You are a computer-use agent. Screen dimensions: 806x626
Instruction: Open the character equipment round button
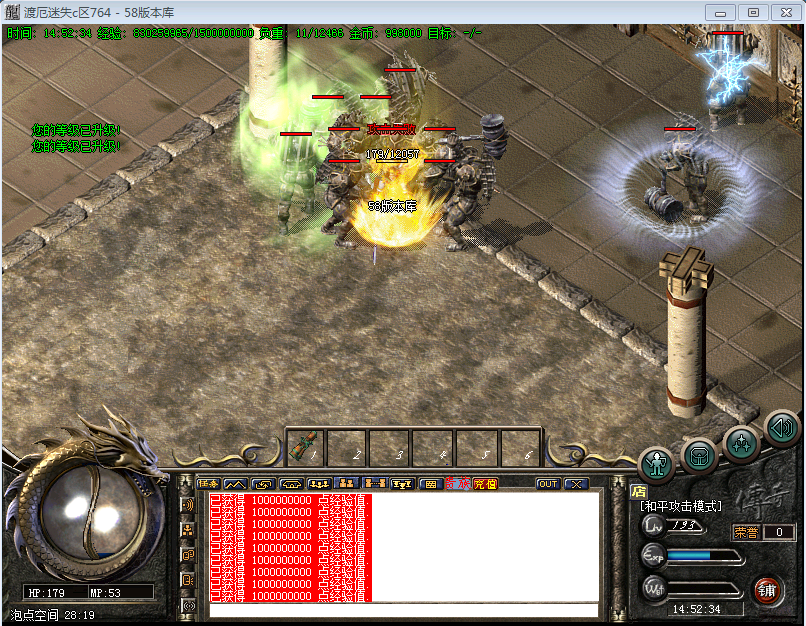[x=657, y=463]
